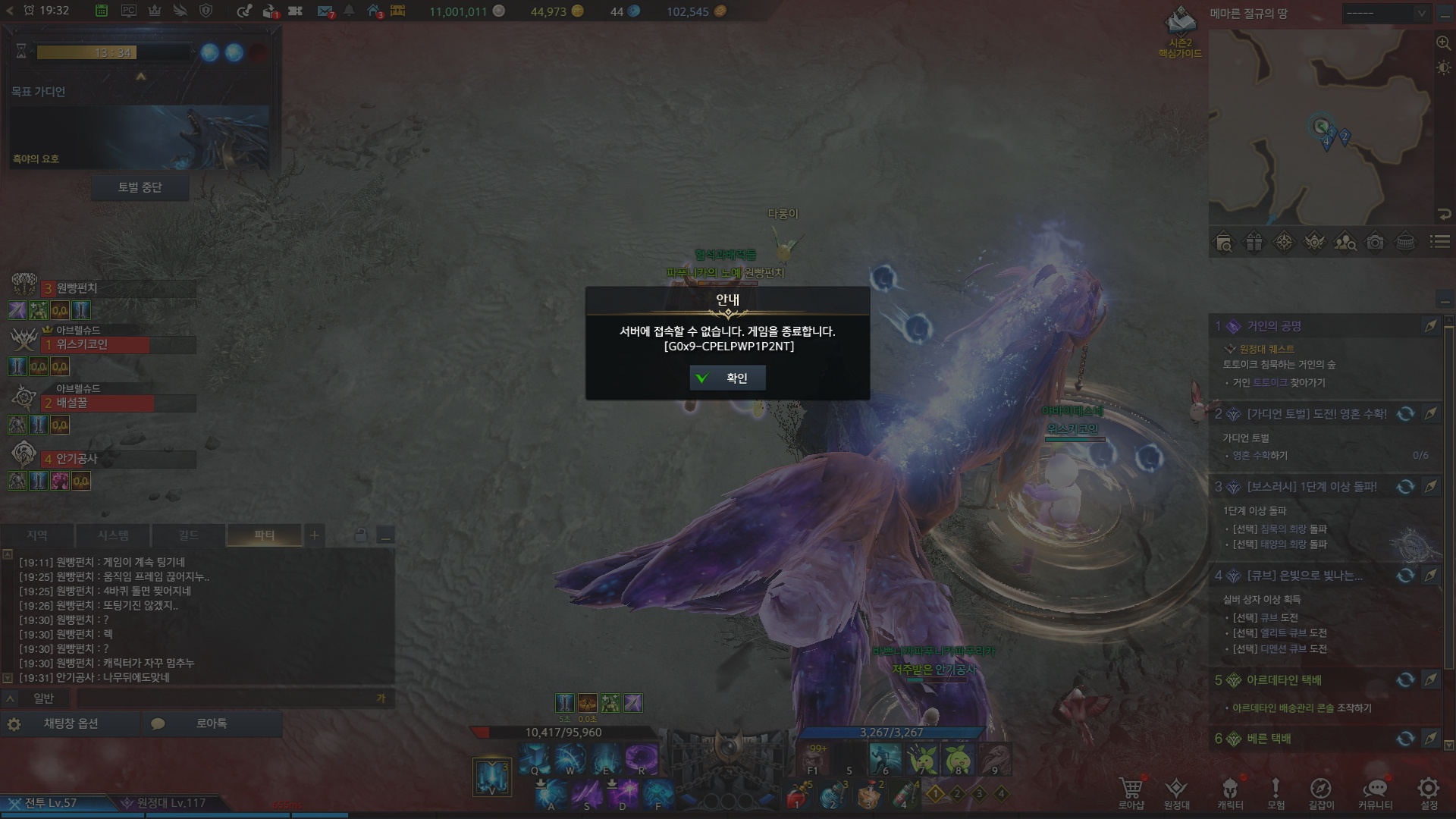
Task: Open 채팅창 옵션 settings
Action: (x=71, y=723)
